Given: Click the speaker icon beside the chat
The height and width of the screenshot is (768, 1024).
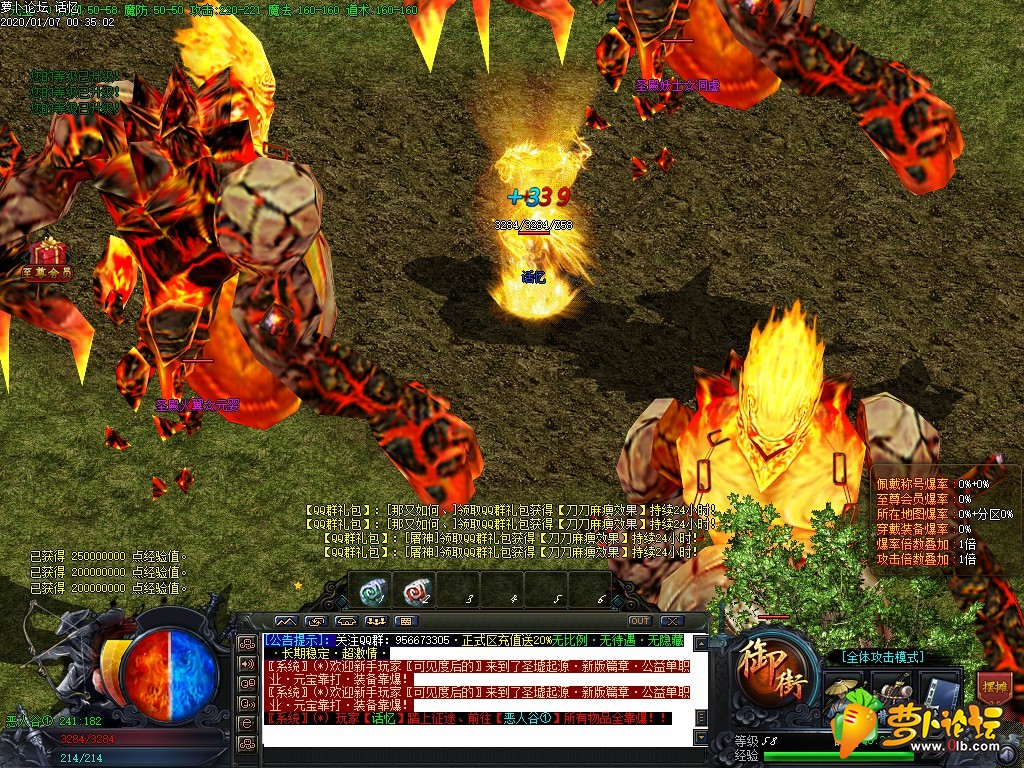Looking at the screenshot, I should point(247,663).
